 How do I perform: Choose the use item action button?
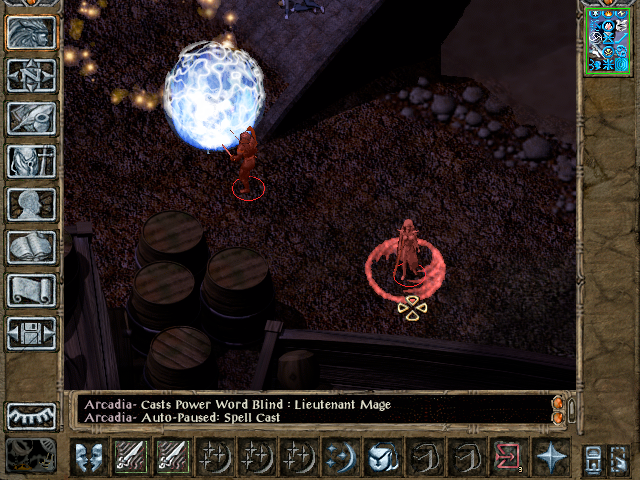[x=384, y=456]
